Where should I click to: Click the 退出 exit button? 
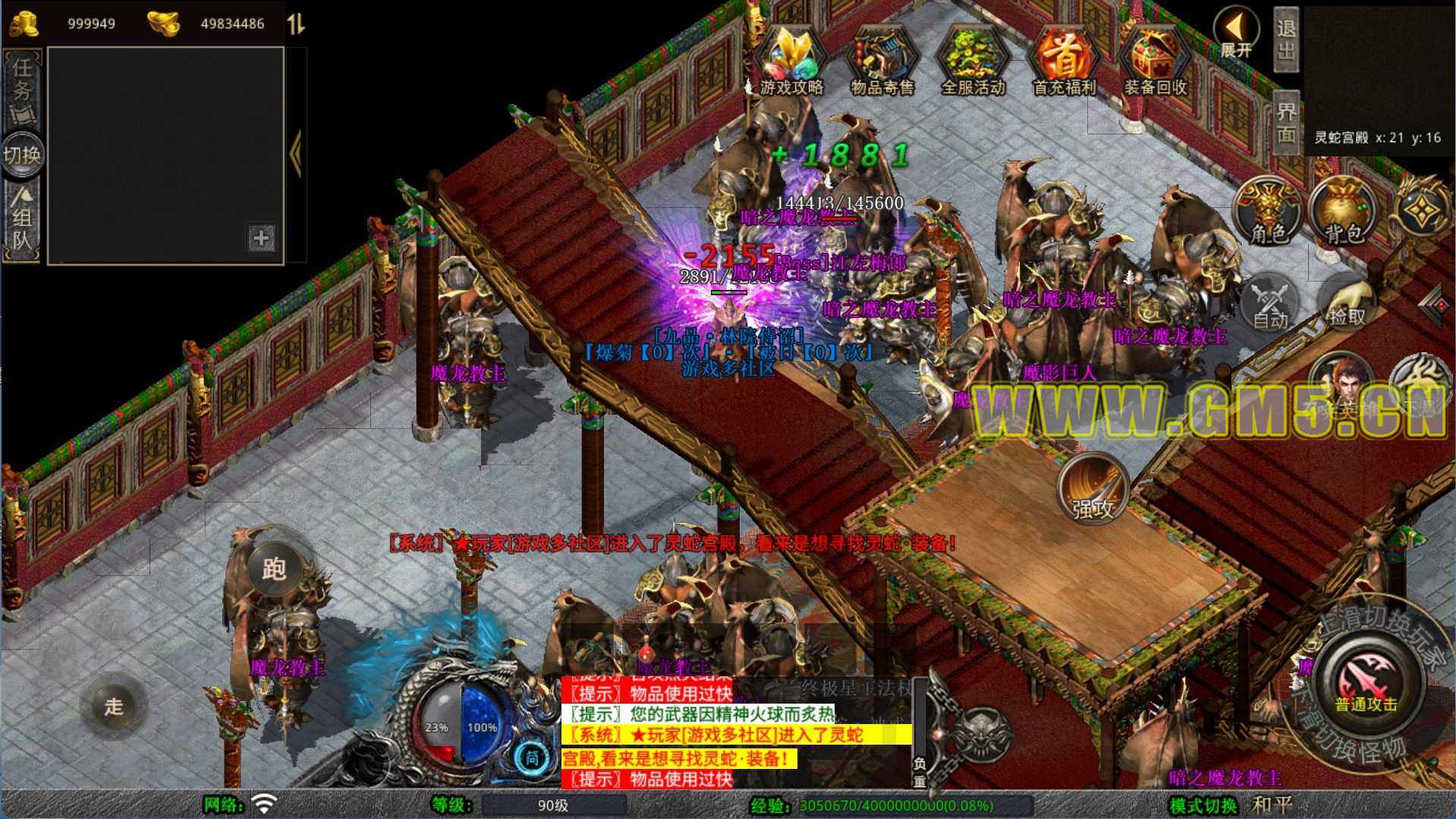[x=1286, y=39]
